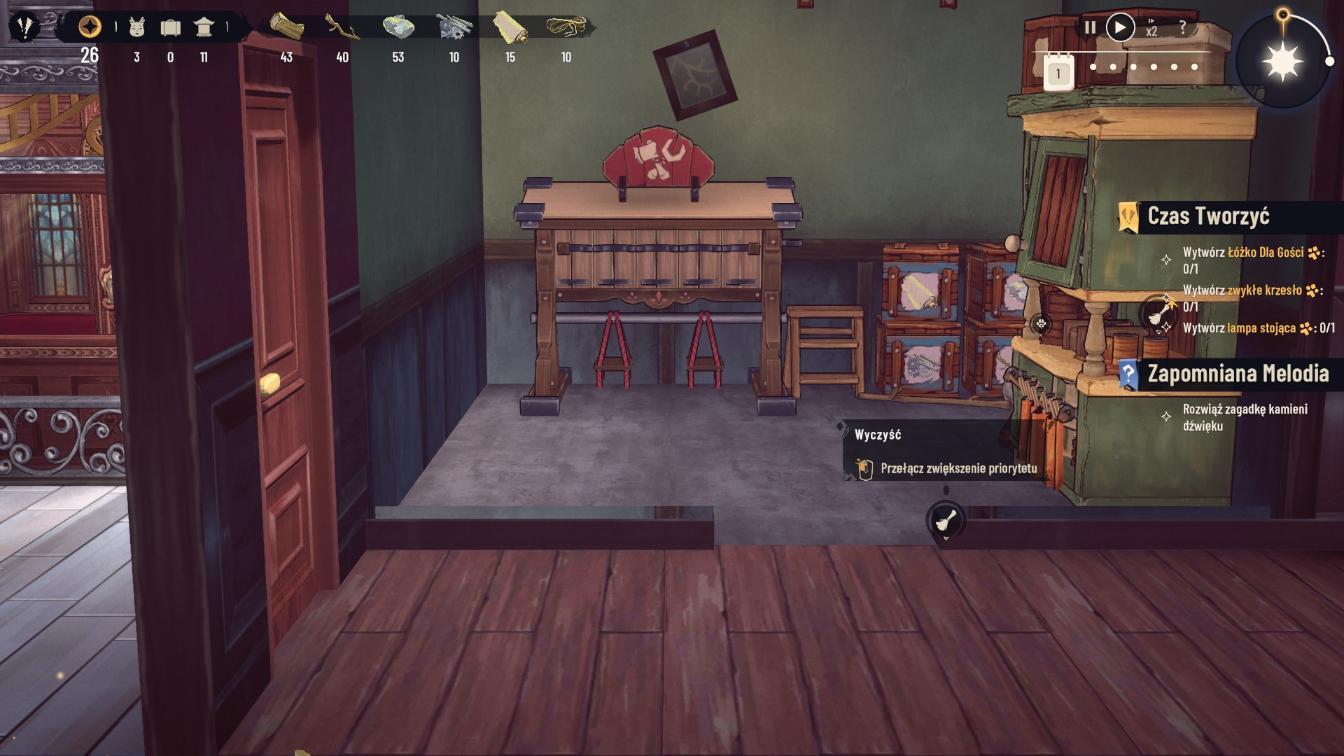Viewport: 1344px width, 756px height.
Task: Open the Zapomniana Melodia quest
Action: [1237, 374]
